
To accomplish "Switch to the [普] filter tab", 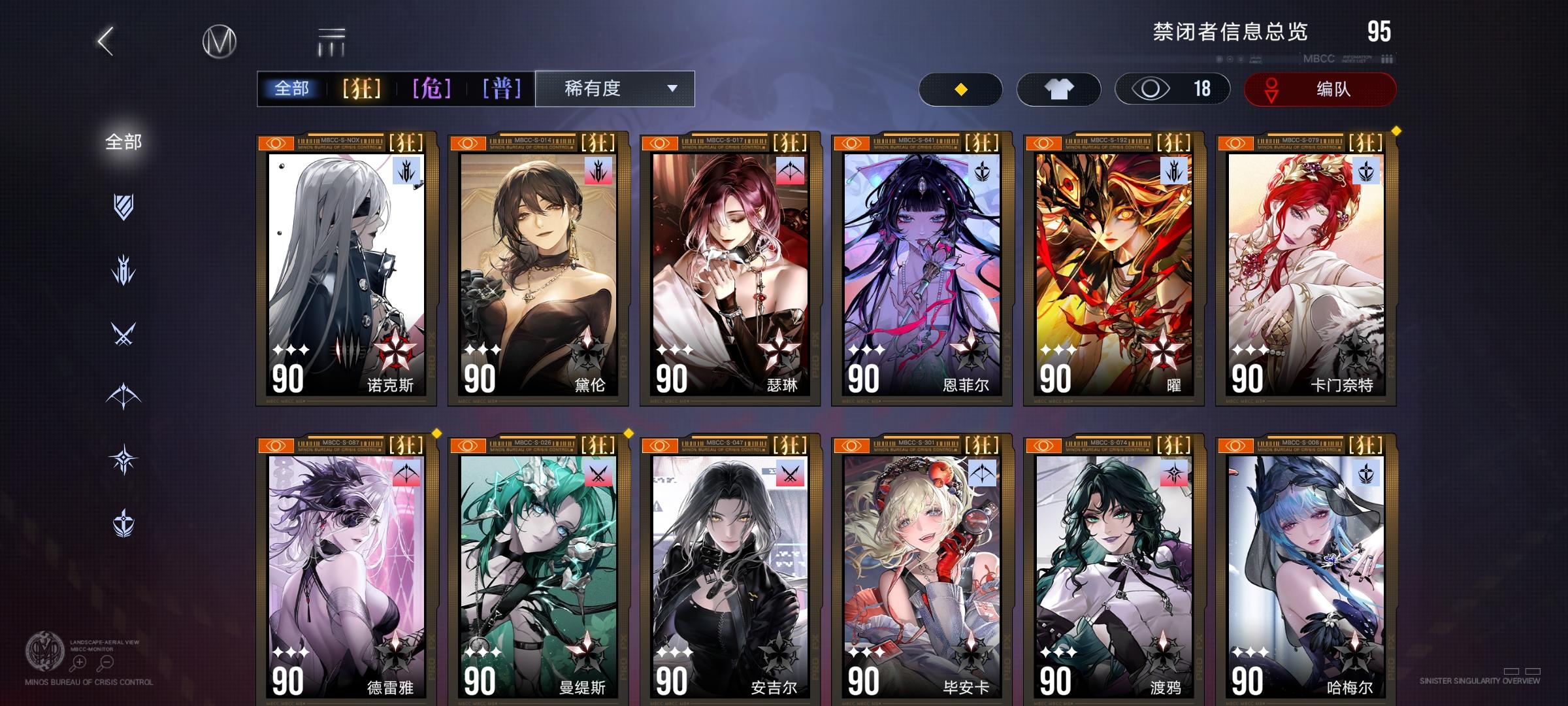I will 502,88.
